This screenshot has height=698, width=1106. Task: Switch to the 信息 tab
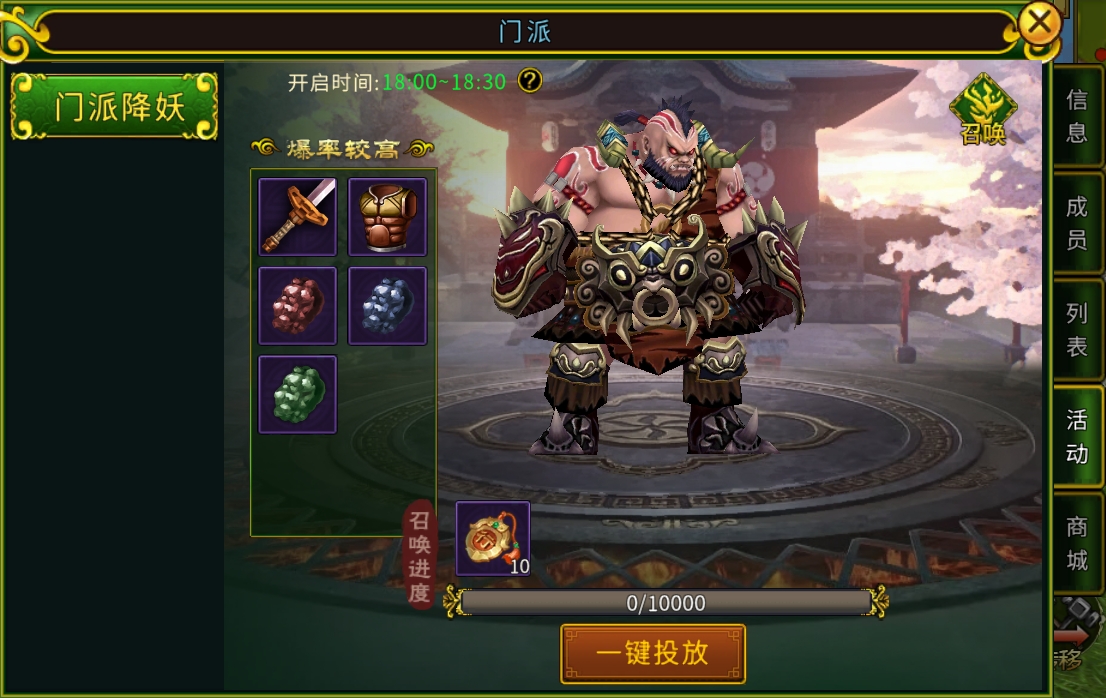pyautogui.click(x=1077, y=116)
